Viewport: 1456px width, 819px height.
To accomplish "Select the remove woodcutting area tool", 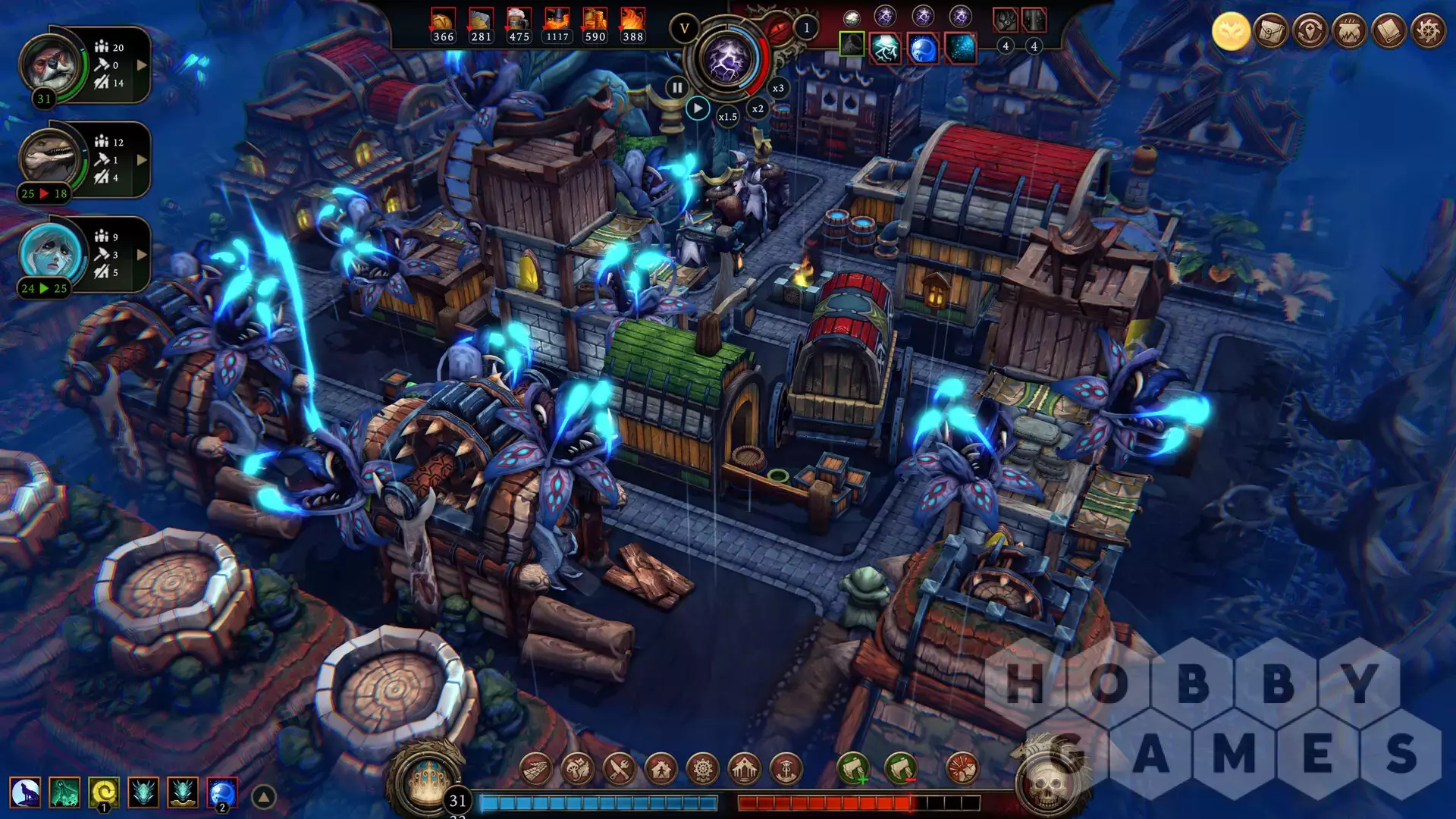I will click(900, 769).
